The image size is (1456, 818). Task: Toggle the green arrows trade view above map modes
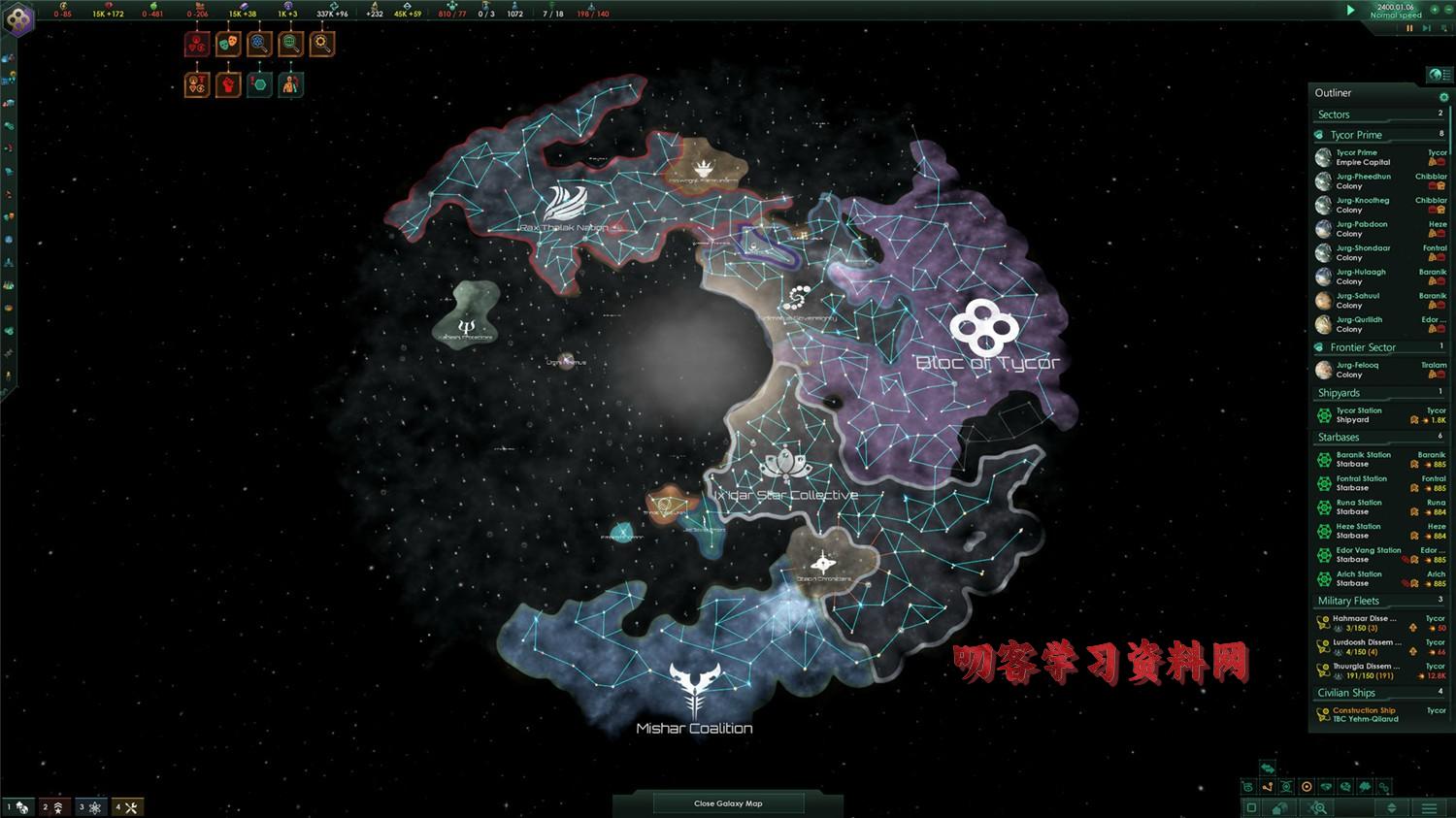click(1268, 768)
